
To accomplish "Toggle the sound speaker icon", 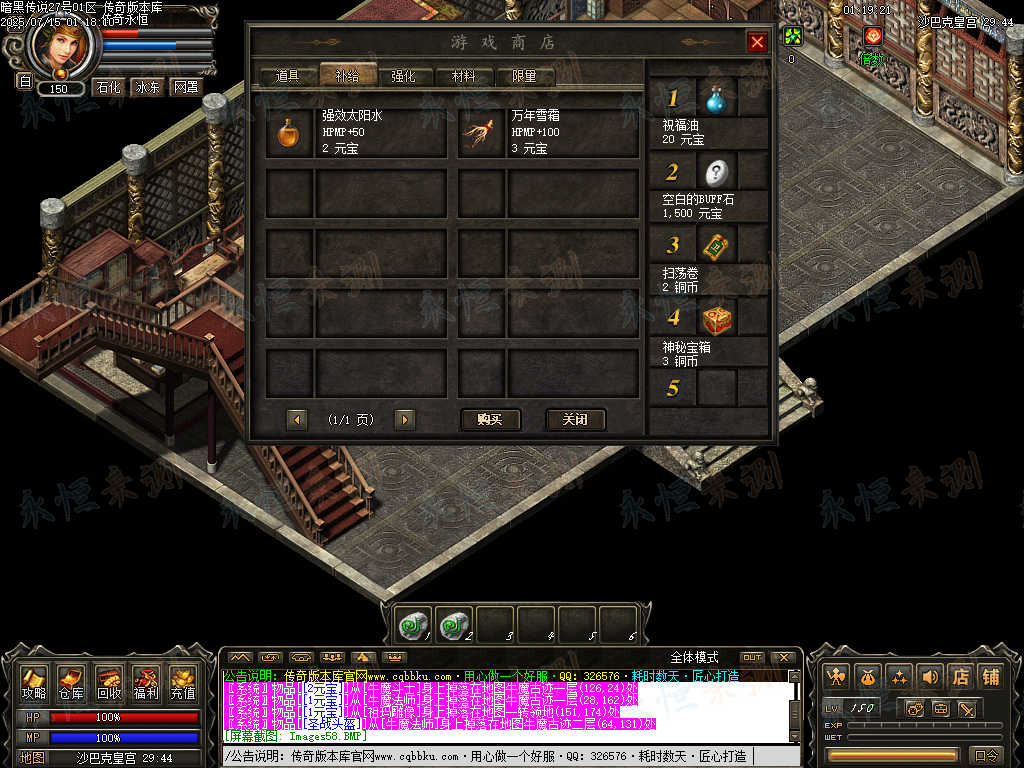I will (930, 677).
